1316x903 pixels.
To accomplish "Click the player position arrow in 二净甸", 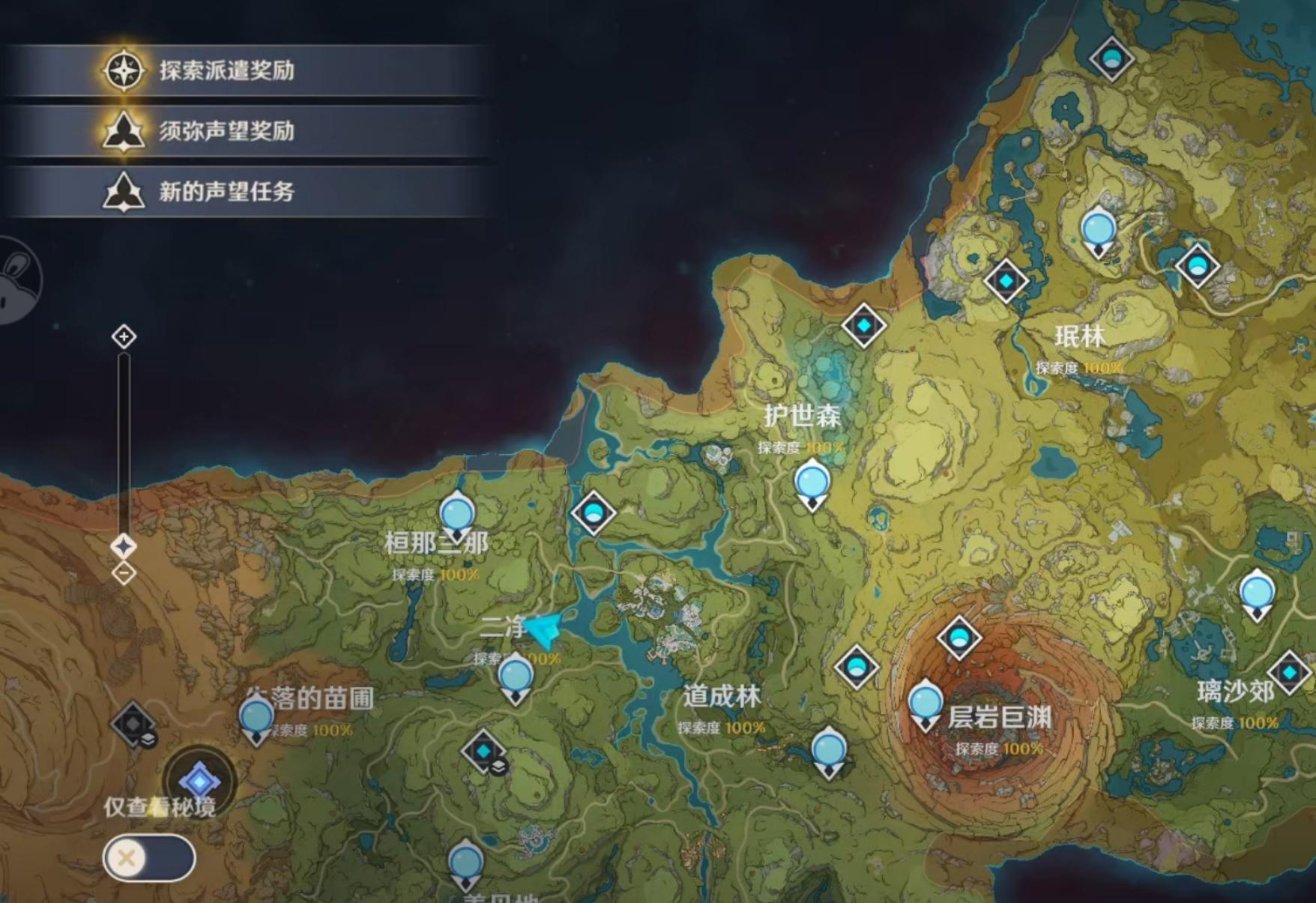I will (543, 632).
